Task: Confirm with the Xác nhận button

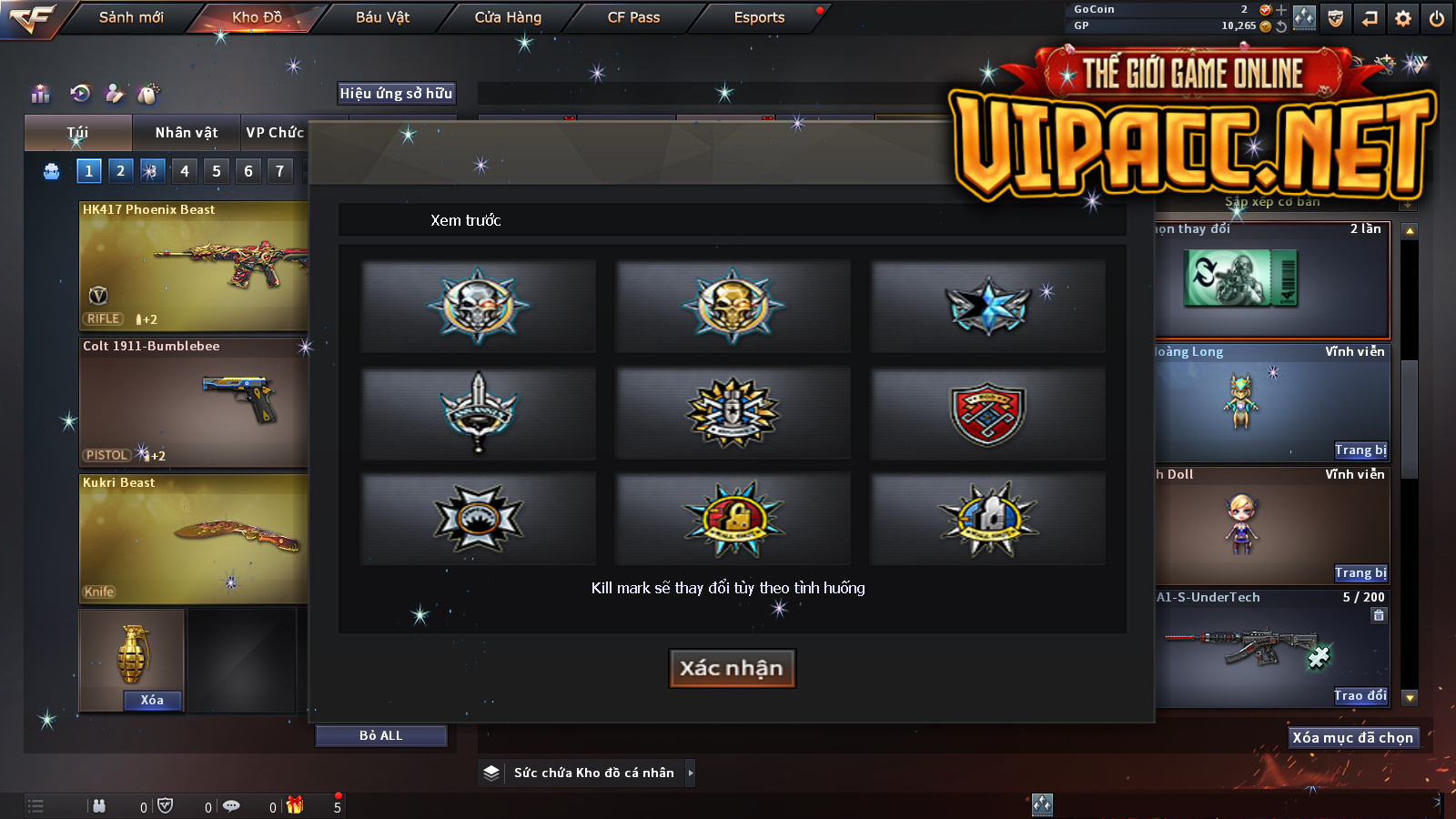Action: (732, 668)
